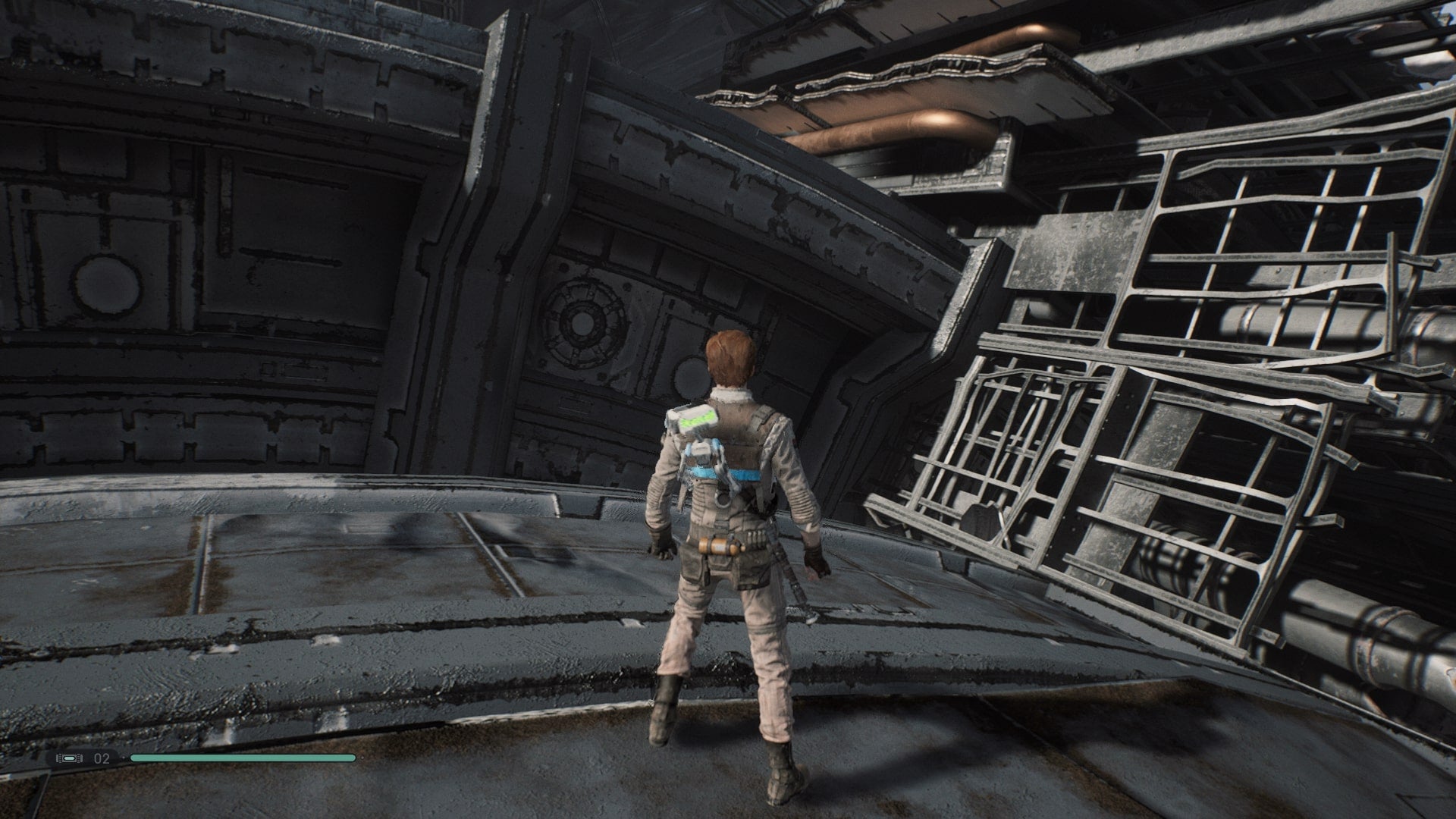Click the number 02 next to the stim icon
Screen dimensions: 1456x819
tap(101, 758)
